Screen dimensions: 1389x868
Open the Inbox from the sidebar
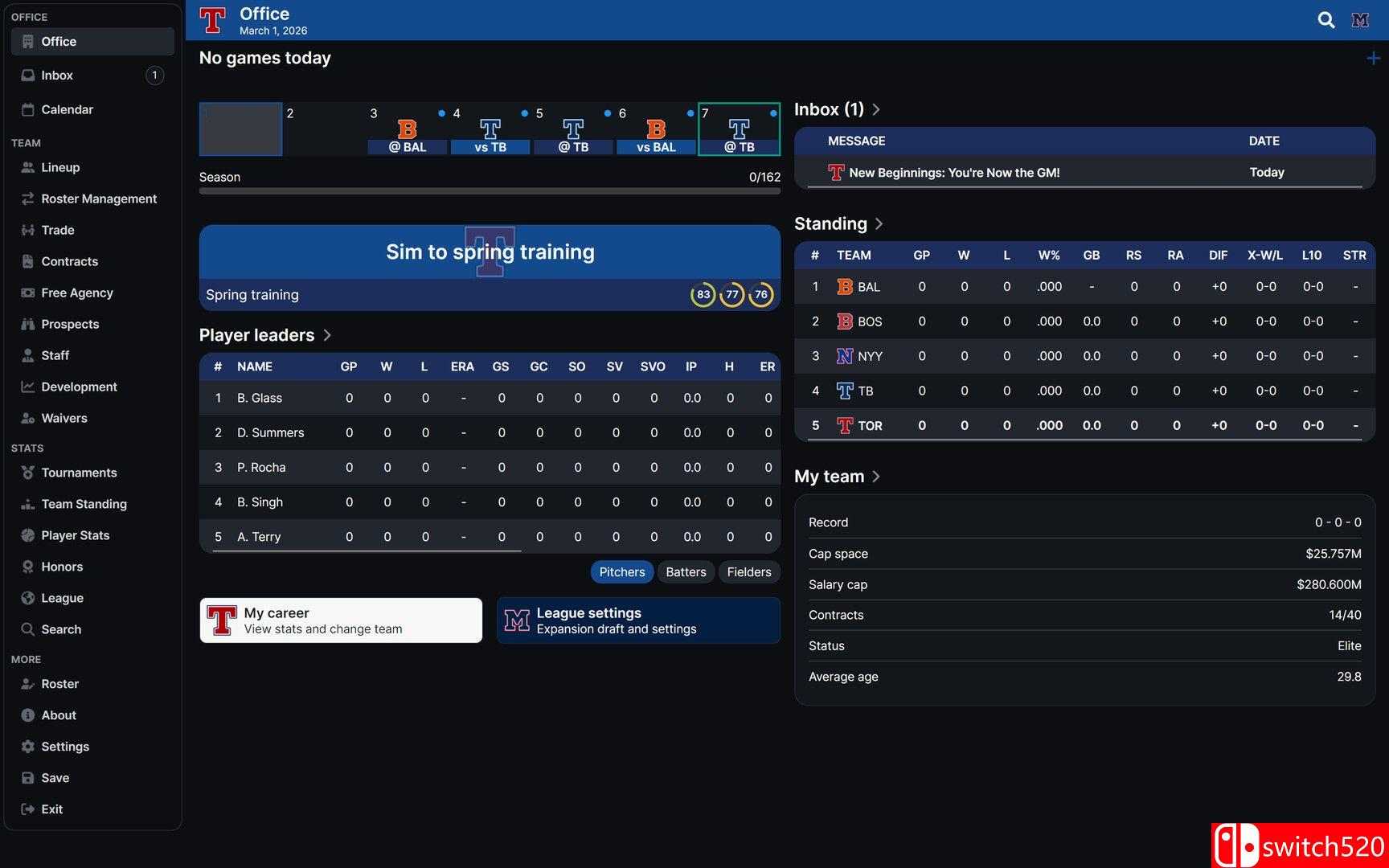pyautogui.click(x=57, y=75)
